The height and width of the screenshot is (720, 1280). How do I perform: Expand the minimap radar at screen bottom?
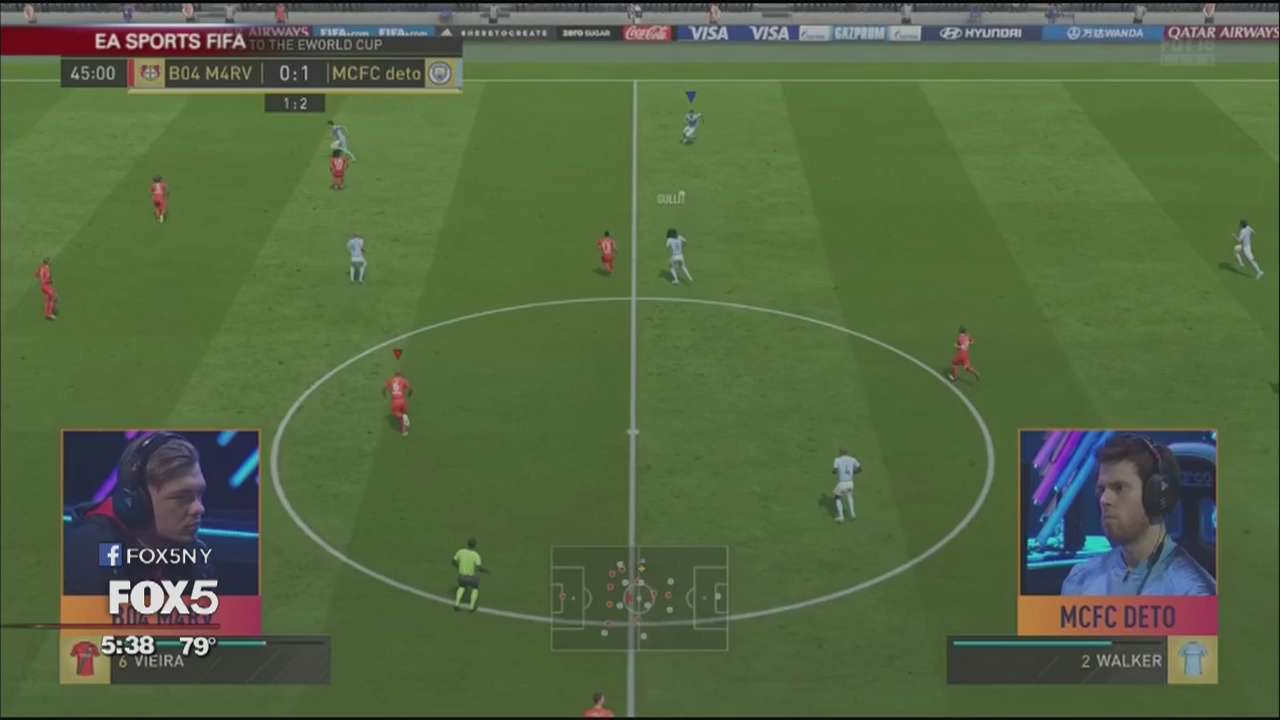640,598
